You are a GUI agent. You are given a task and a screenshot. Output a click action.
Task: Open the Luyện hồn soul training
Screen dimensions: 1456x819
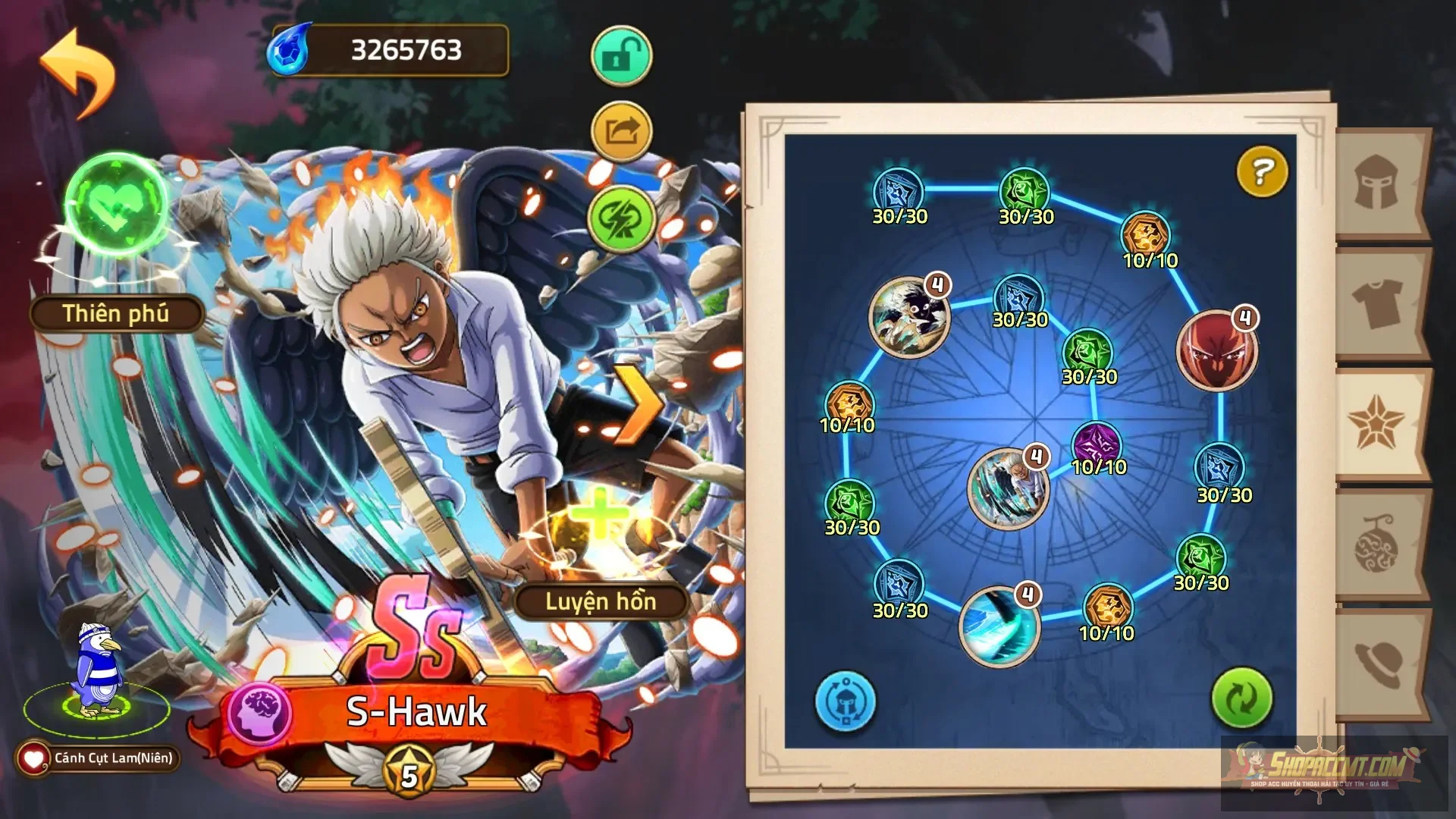[x=600, y=601]
